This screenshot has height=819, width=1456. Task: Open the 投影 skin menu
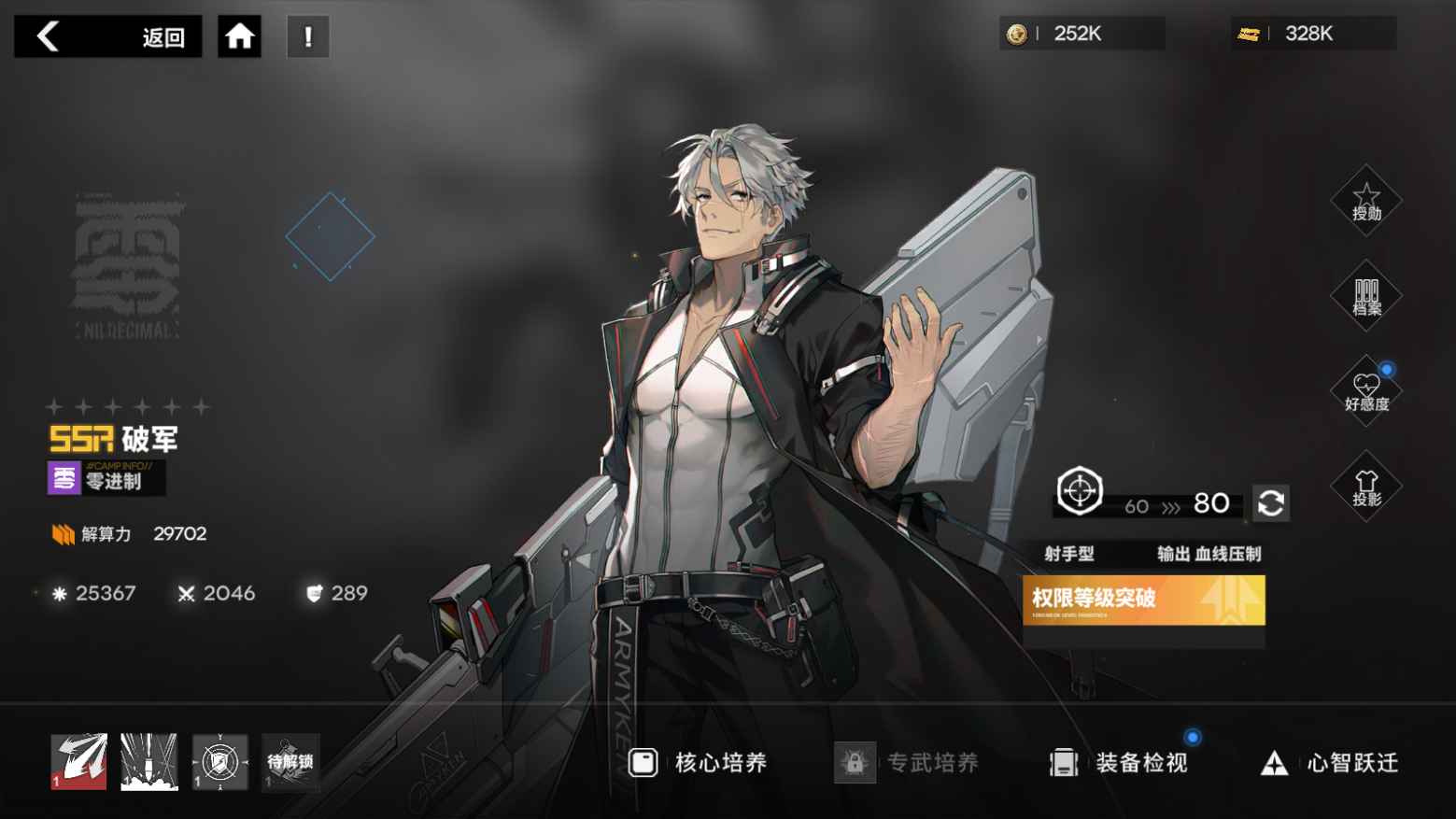[1365, 487]
